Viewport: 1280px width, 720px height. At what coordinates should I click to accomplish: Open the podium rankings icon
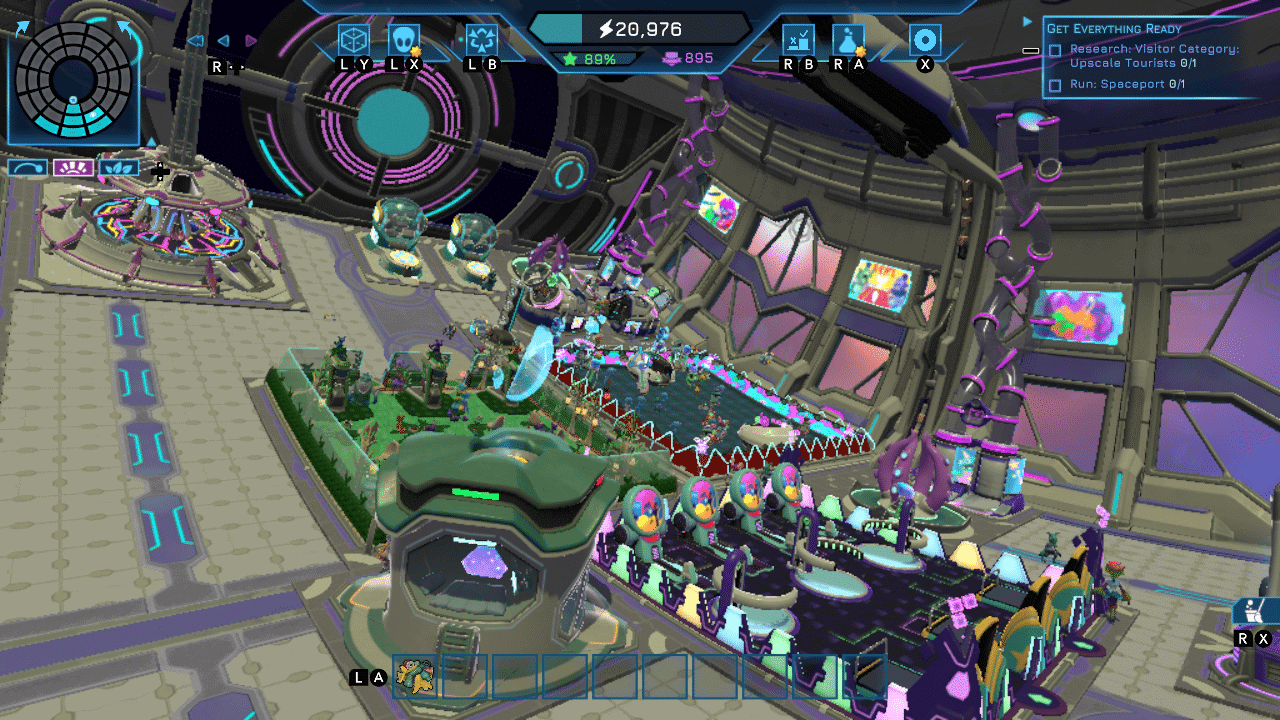tap(798, 41)
